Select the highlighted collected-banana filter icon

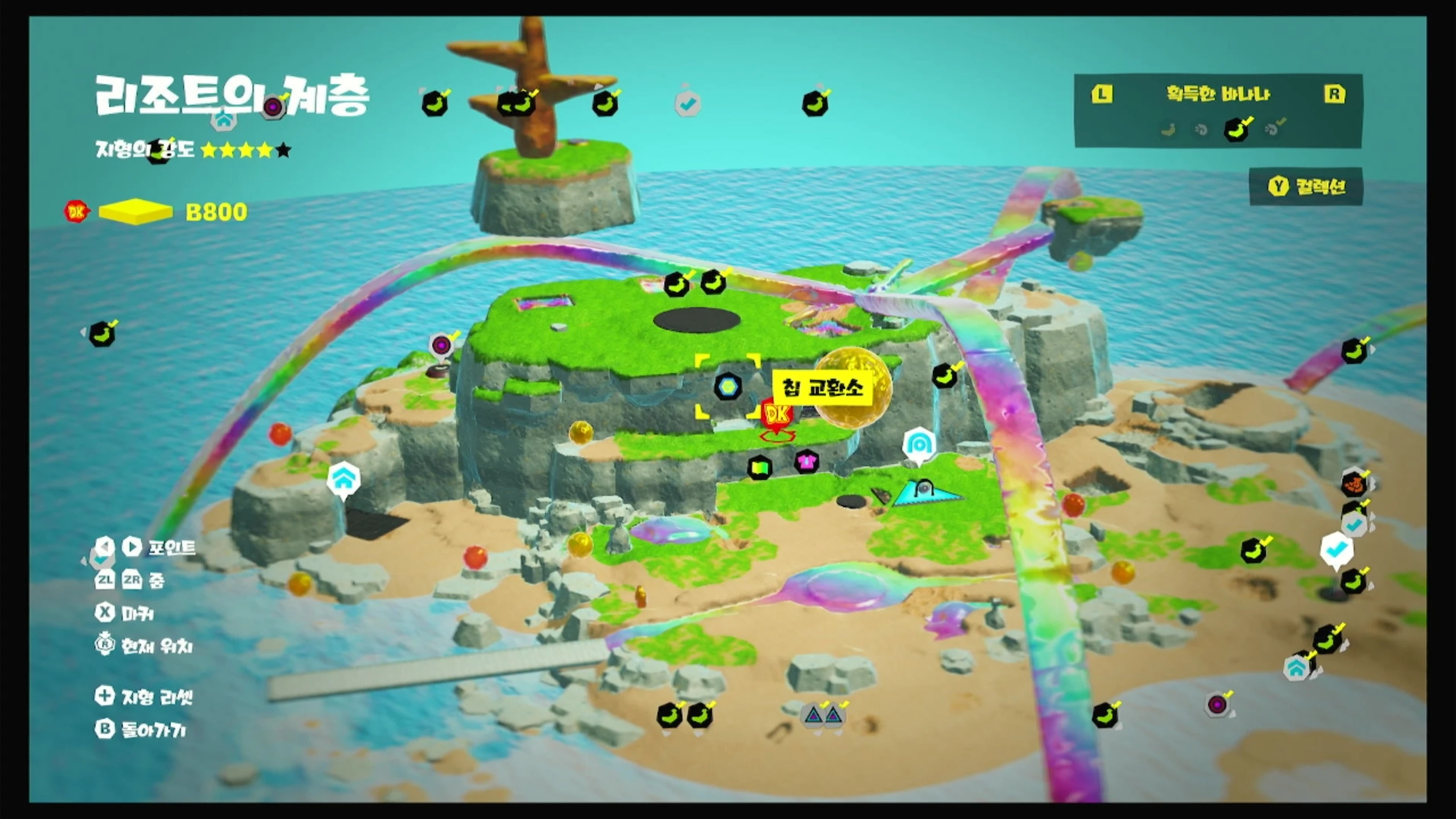(1236, 129)
